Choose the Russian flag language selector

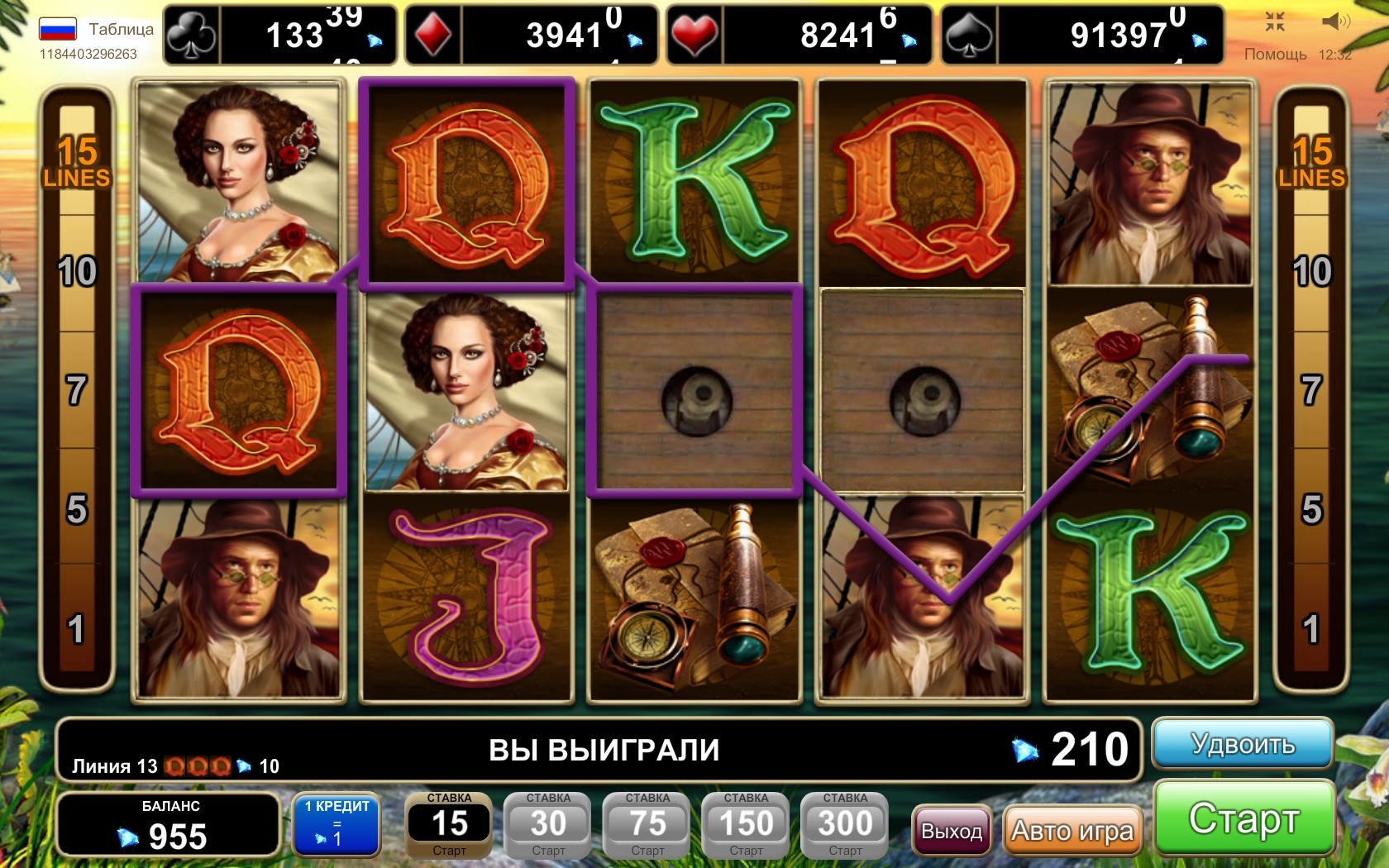[58, 30]
